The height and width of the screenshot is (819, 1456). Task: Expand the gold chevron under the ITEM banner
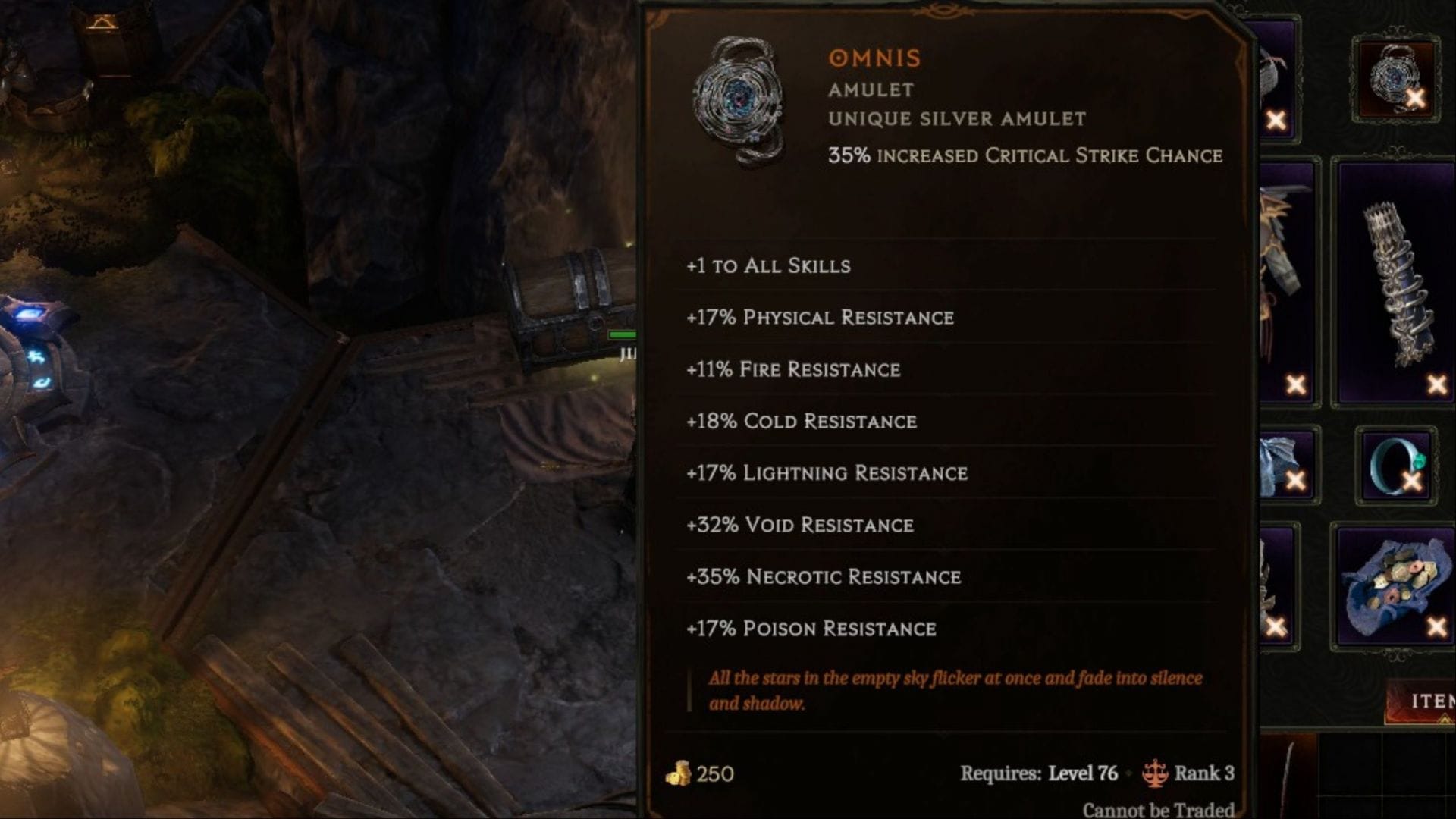(x=1445, y=719)
